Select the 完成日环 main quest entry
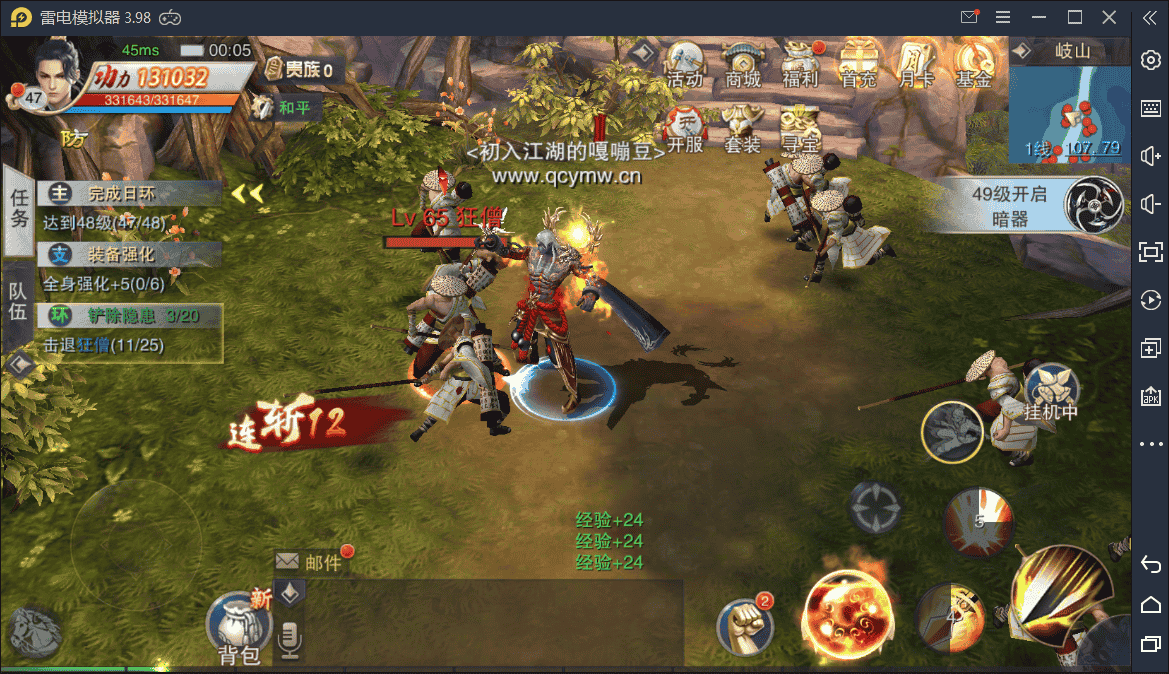 pos(130,194)
